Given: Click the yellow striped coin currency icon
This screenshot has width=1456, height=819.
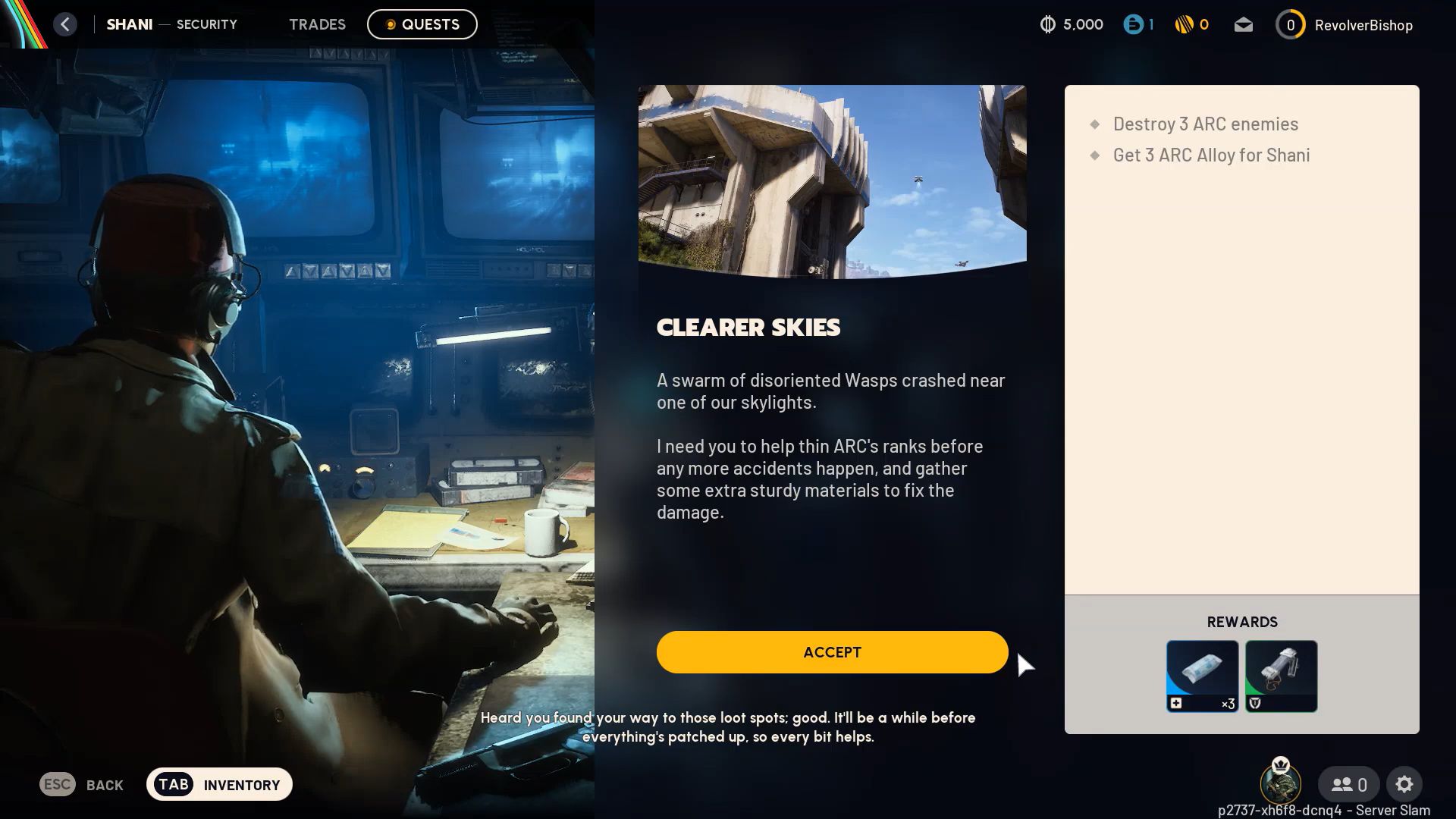Looking at the screenshot, I should coord(1184,24).
